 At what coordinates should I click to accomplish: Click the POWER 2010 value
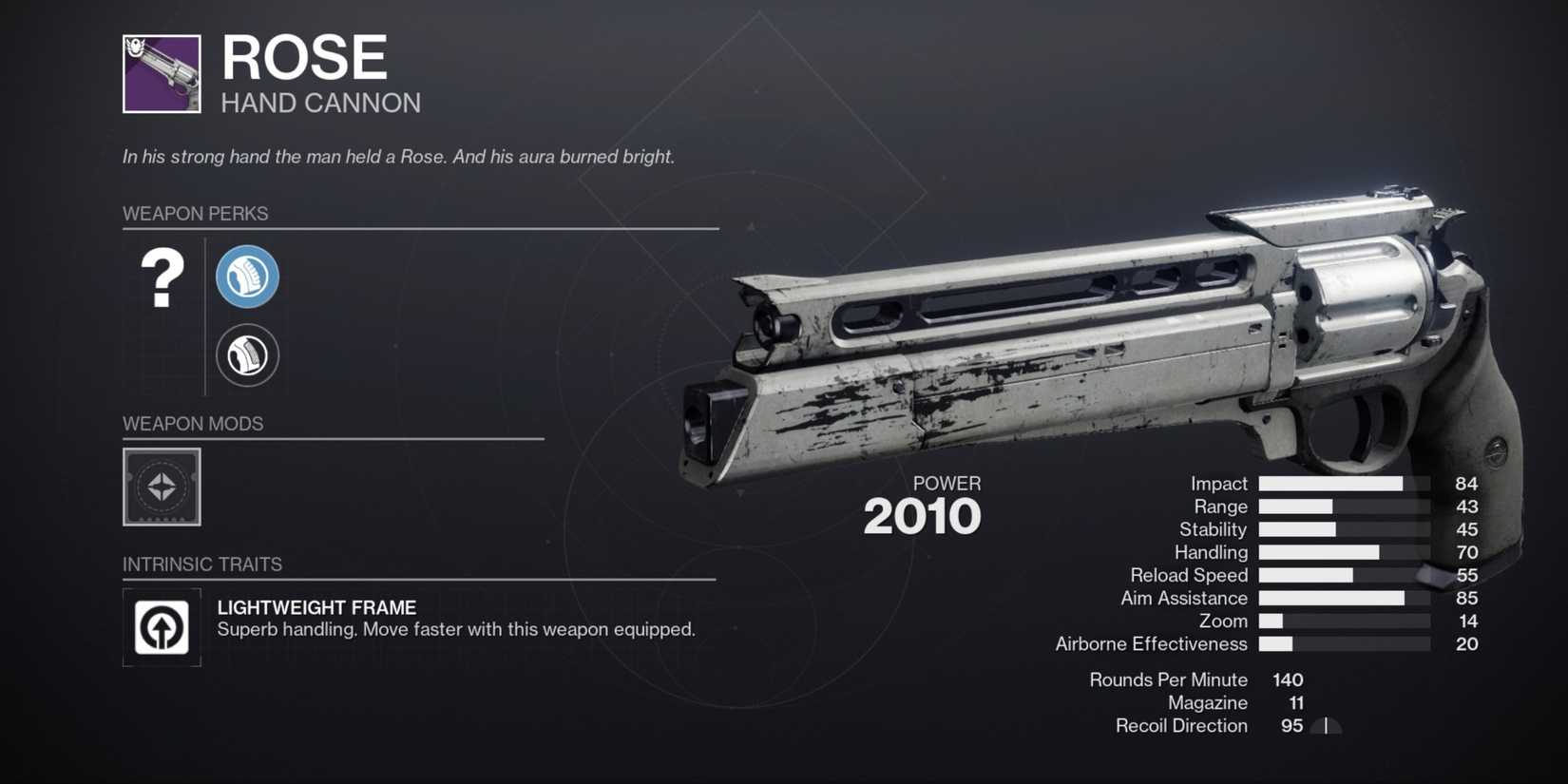[923, 515]
